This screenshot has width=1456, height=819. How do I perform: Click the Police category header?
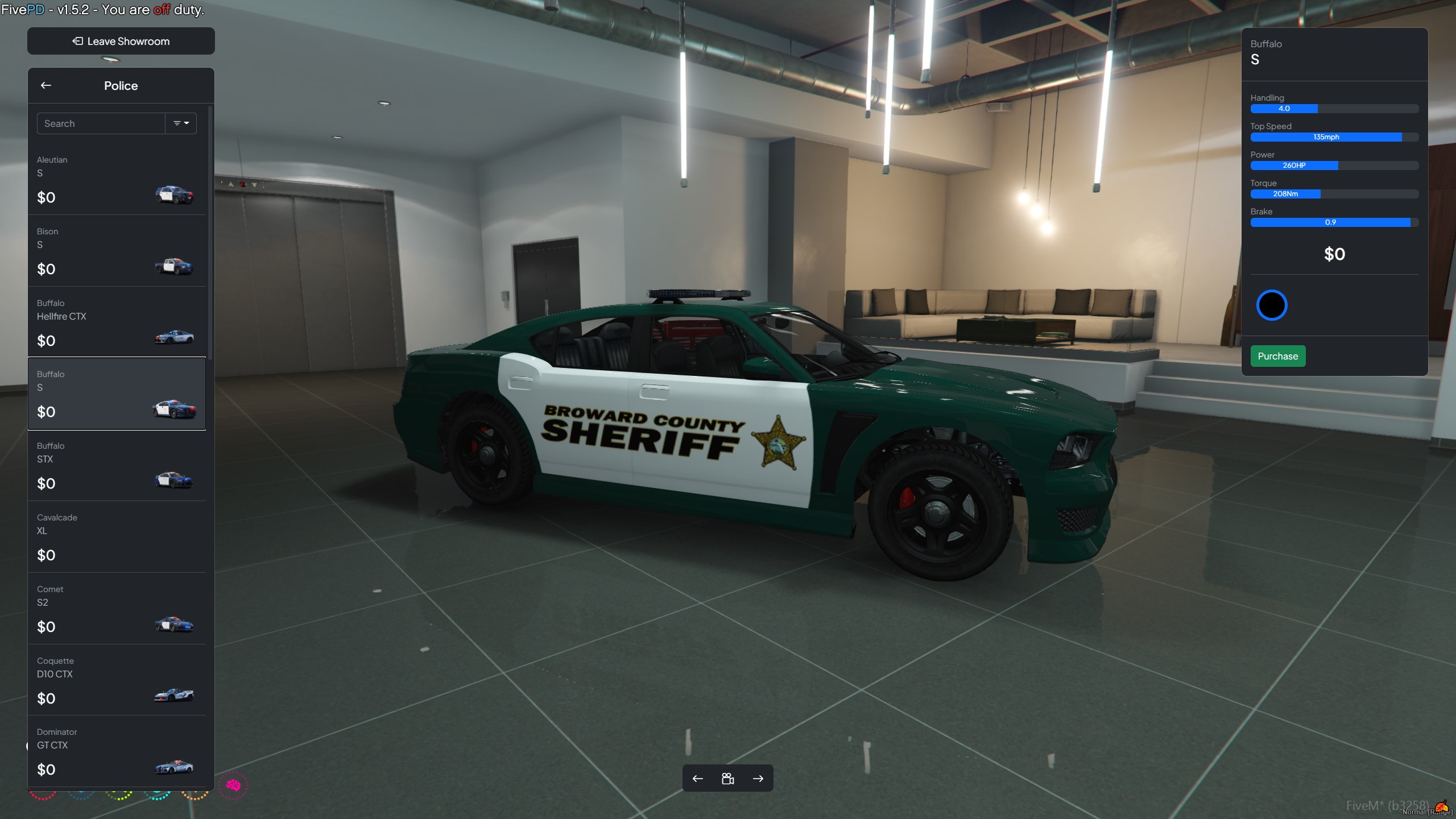(x=121, y=85)
